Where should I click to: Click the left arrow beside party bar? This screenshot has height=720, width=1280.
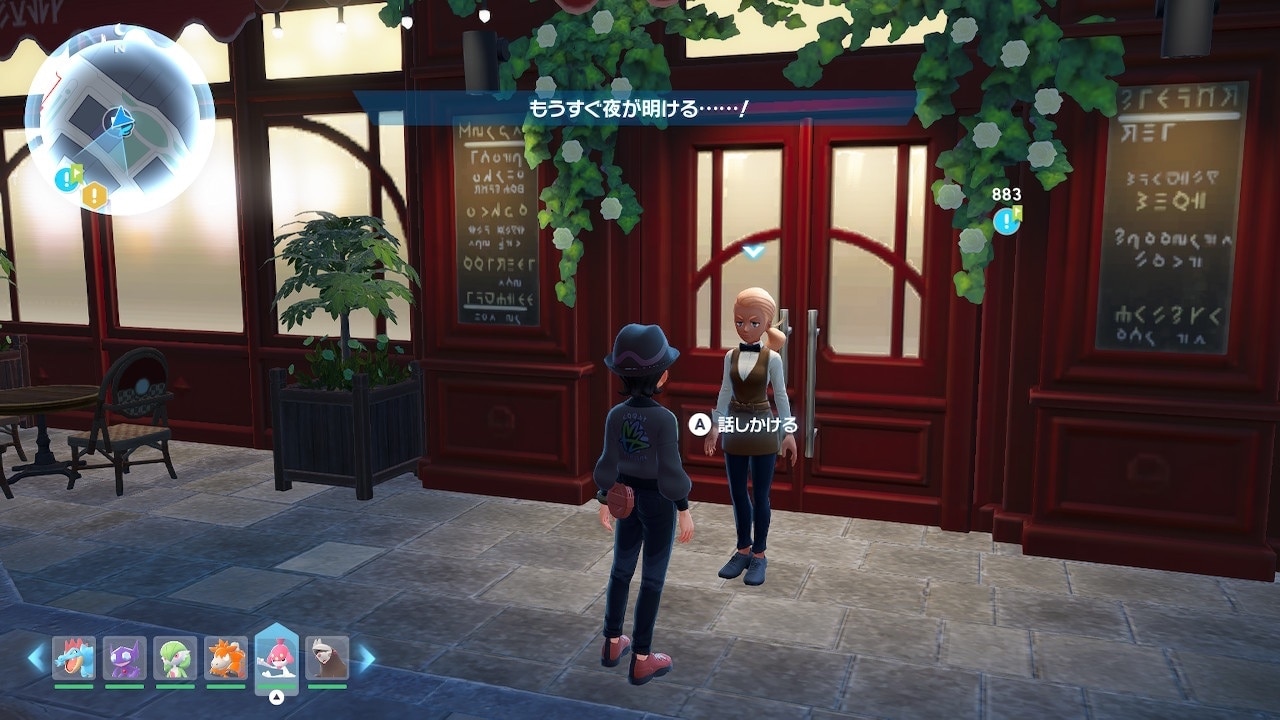tap(36, 657)
